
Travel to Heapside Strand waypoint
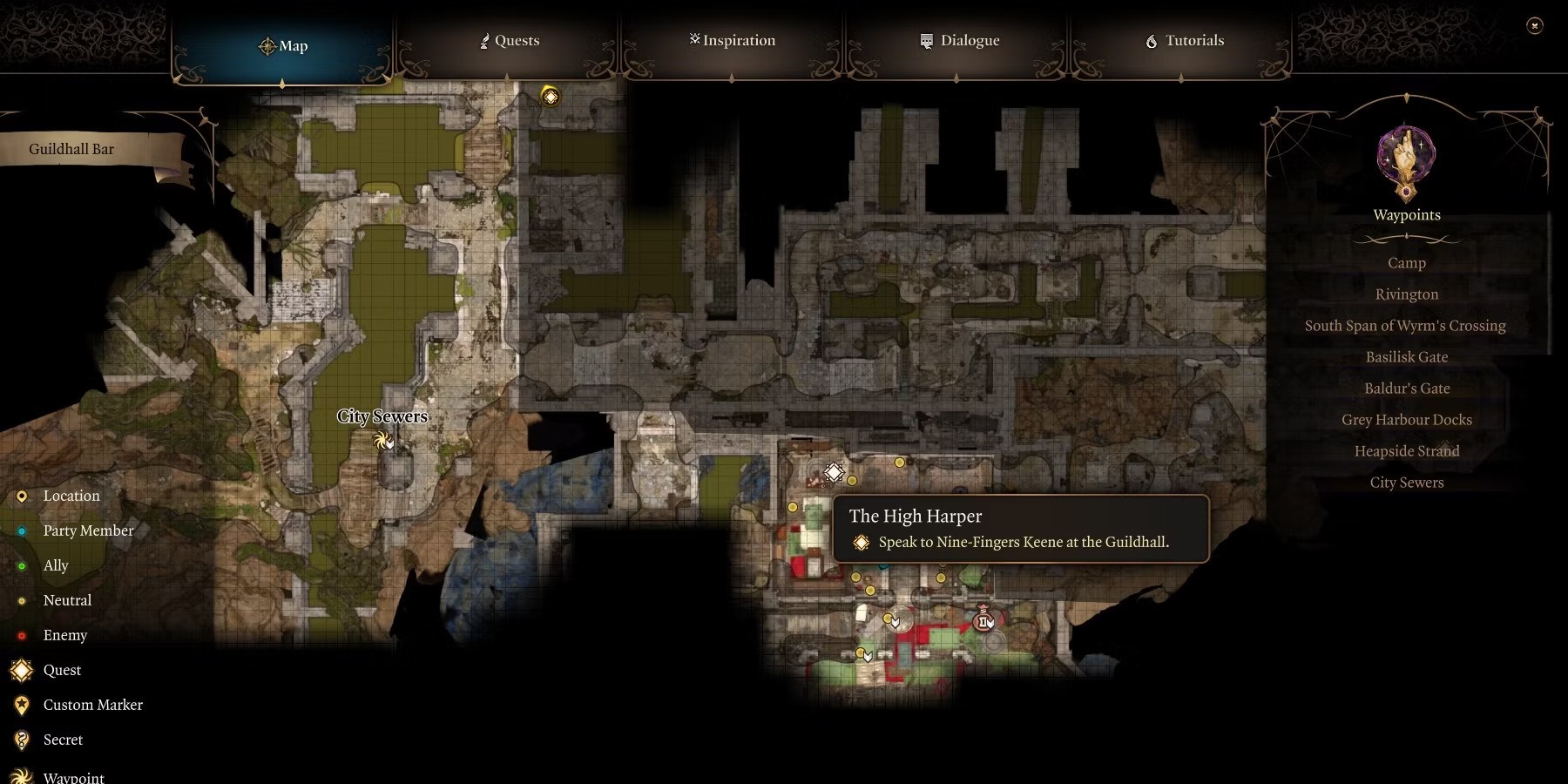(1406, 451)
